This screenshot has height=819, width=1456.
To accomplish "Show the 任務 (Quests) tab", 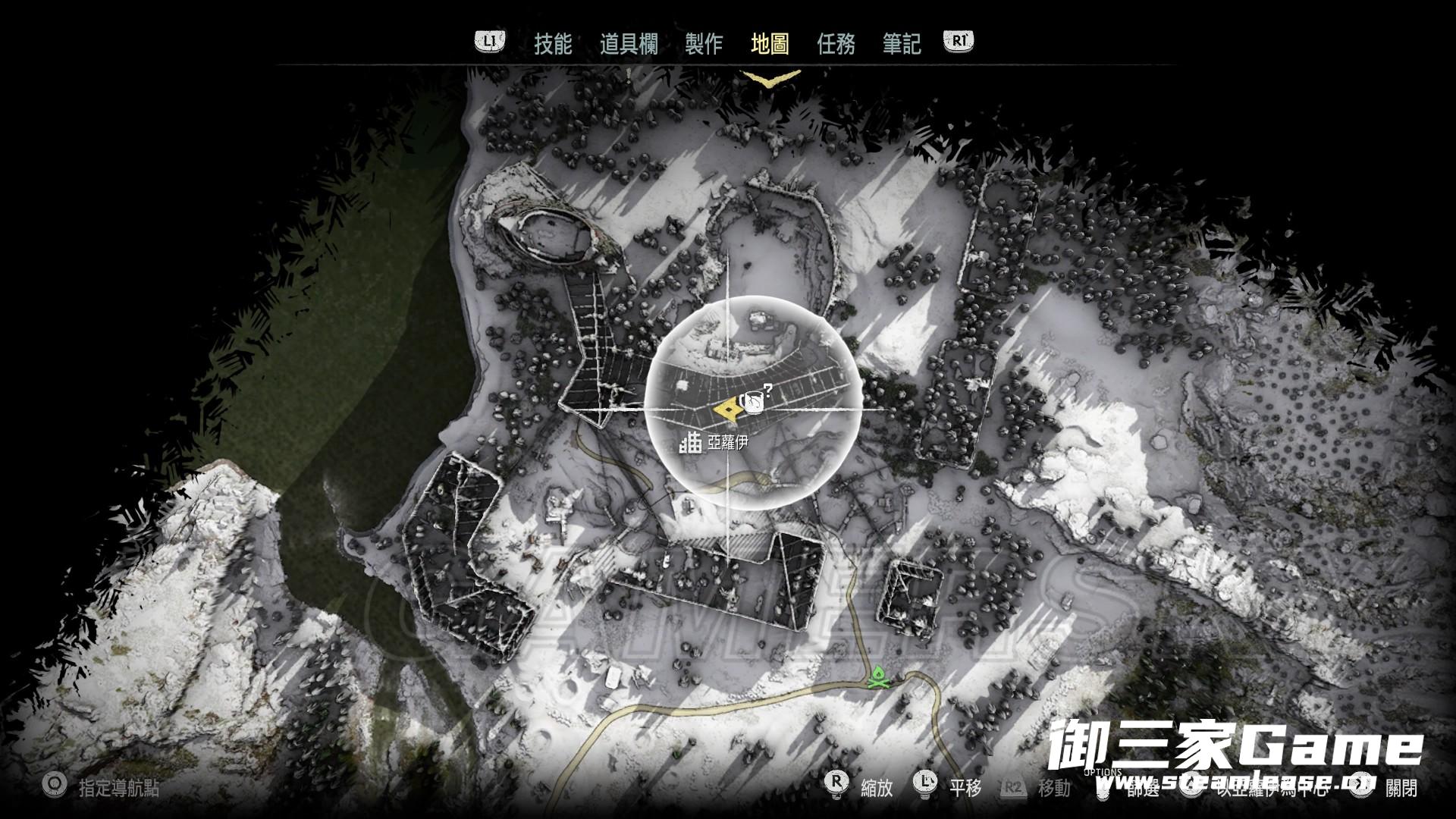I will click(836, 44).
